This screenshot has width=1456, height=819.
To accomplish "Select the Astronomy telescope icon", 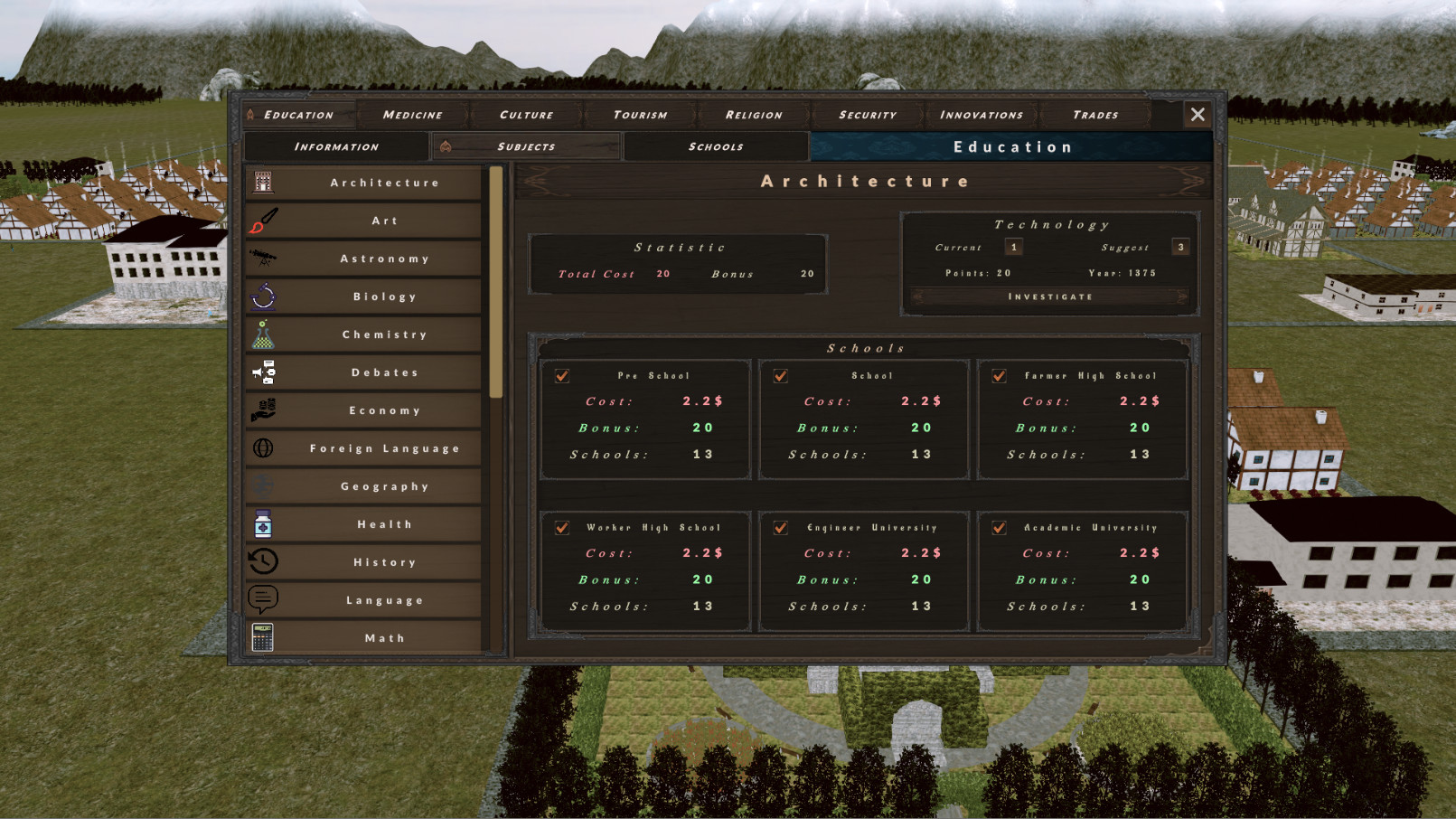I will pos(263,258).
